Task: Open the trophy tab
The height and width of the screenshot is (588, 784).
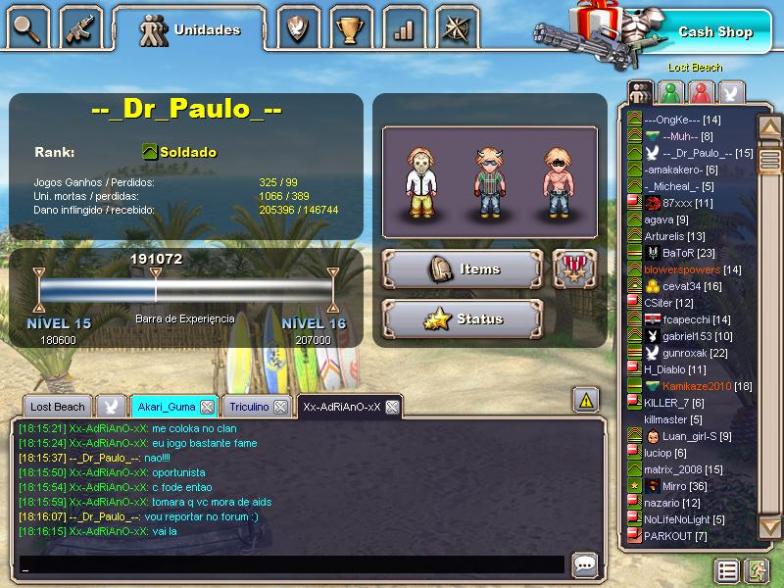Action: pos(350,30)
